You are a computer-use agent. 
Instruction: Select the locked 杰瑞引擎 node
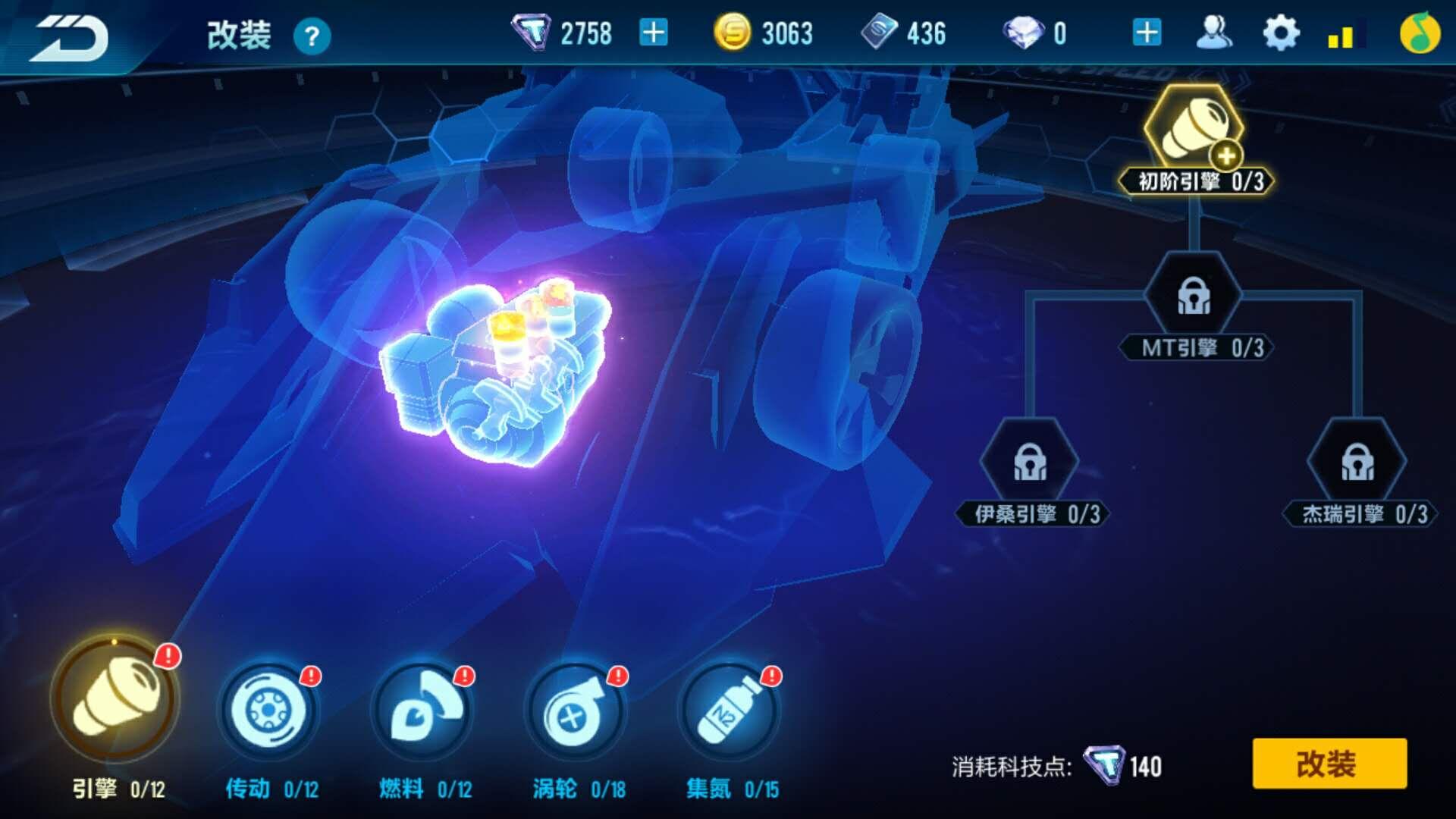point(1357,463)
